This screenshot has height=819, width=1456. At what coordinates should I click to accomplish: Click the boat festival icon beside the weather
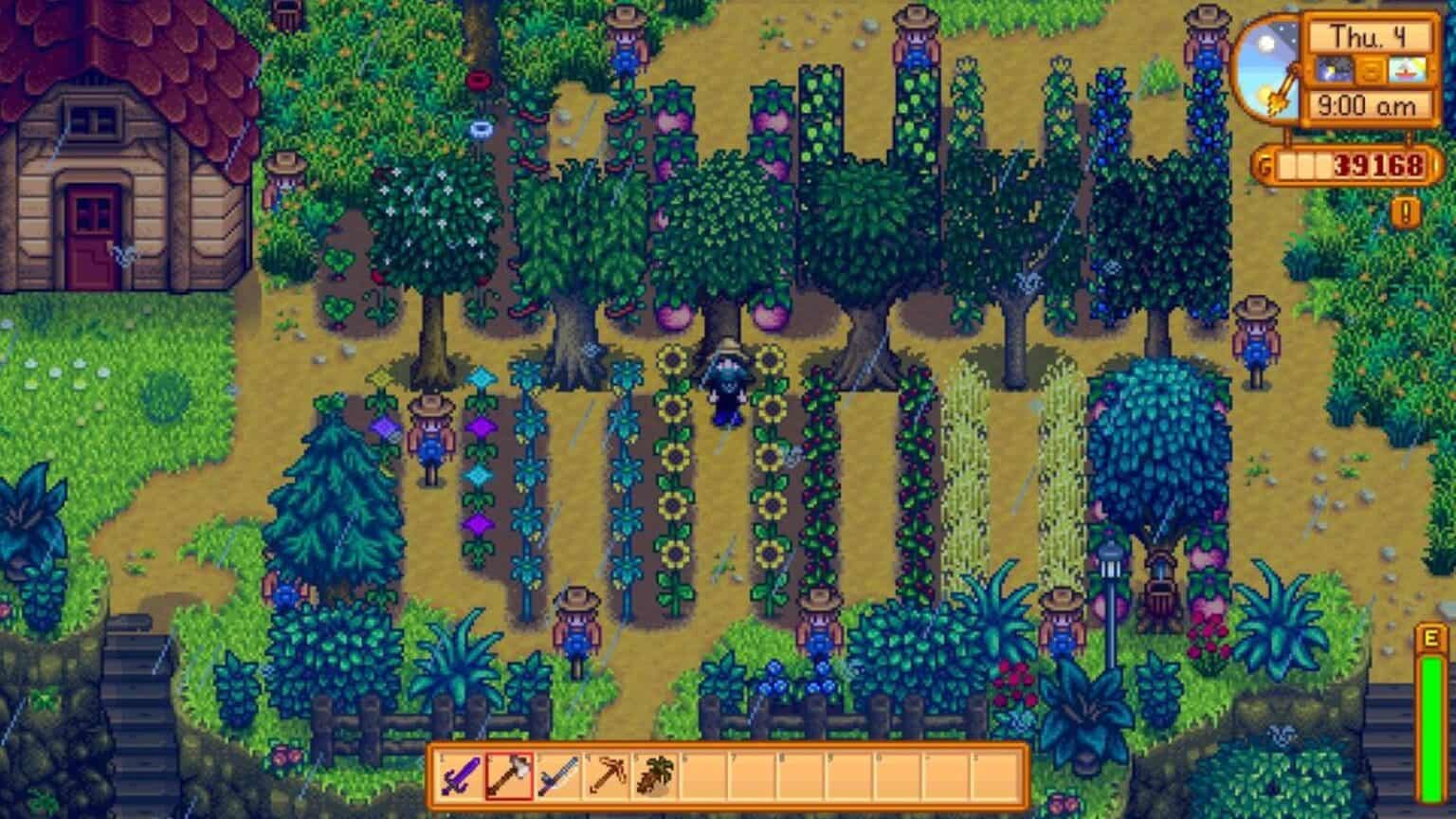[x=1408, y=70]
